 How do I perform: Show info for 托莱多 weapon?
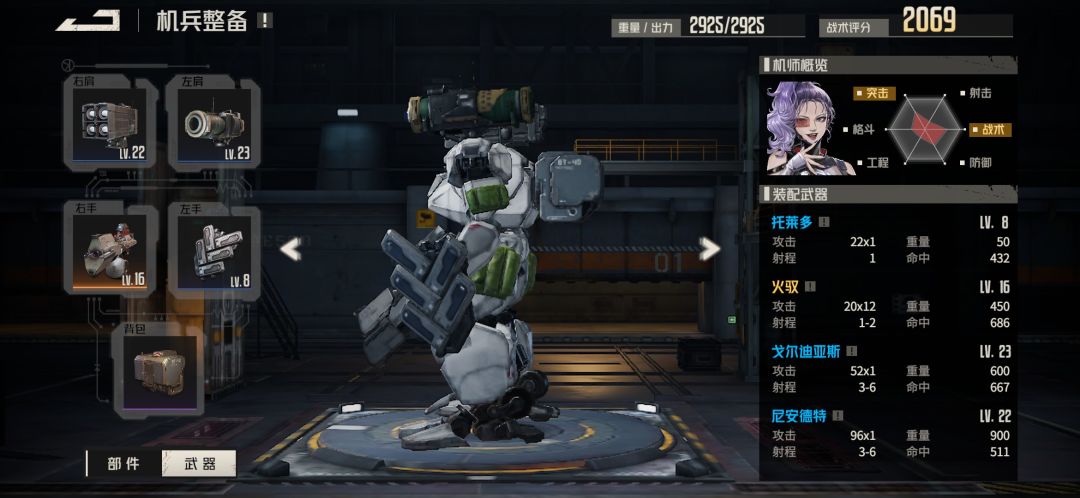825,222
